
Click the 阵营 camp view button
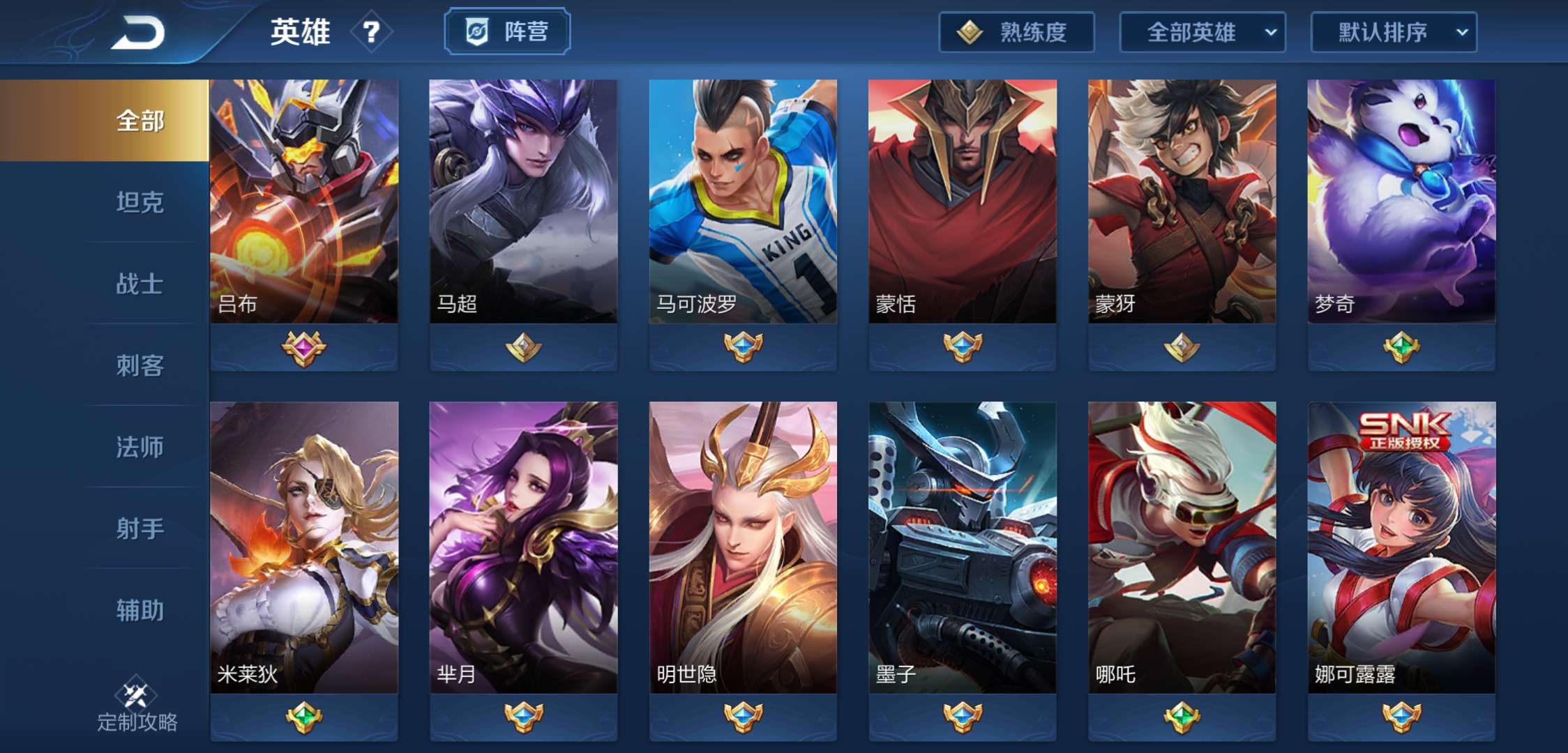[507, 30]
